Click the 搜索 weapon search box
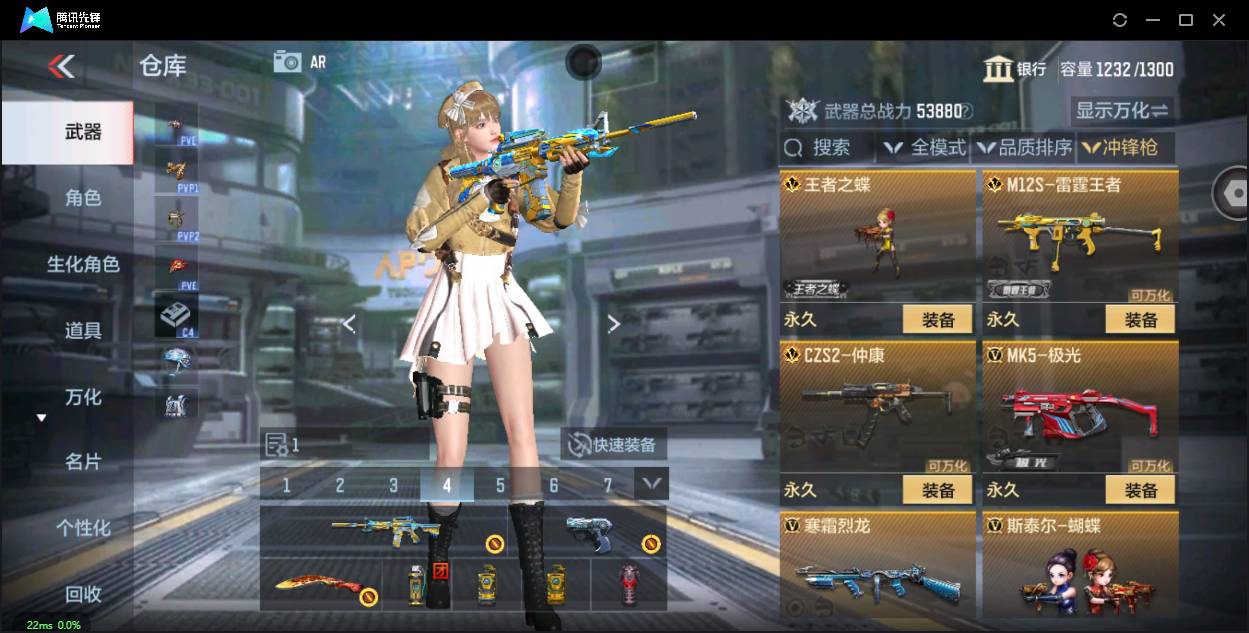This screenshot has width=1249, height=633. [x=828, y=148]
